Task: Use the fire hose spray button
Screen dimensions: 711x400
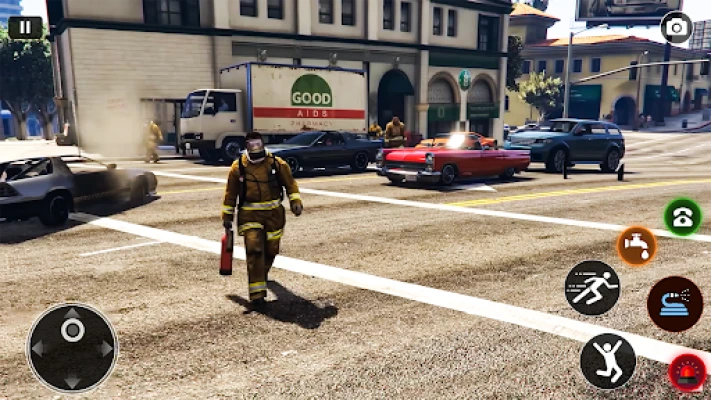Action: pyautogui.click(x=674, y=304)
